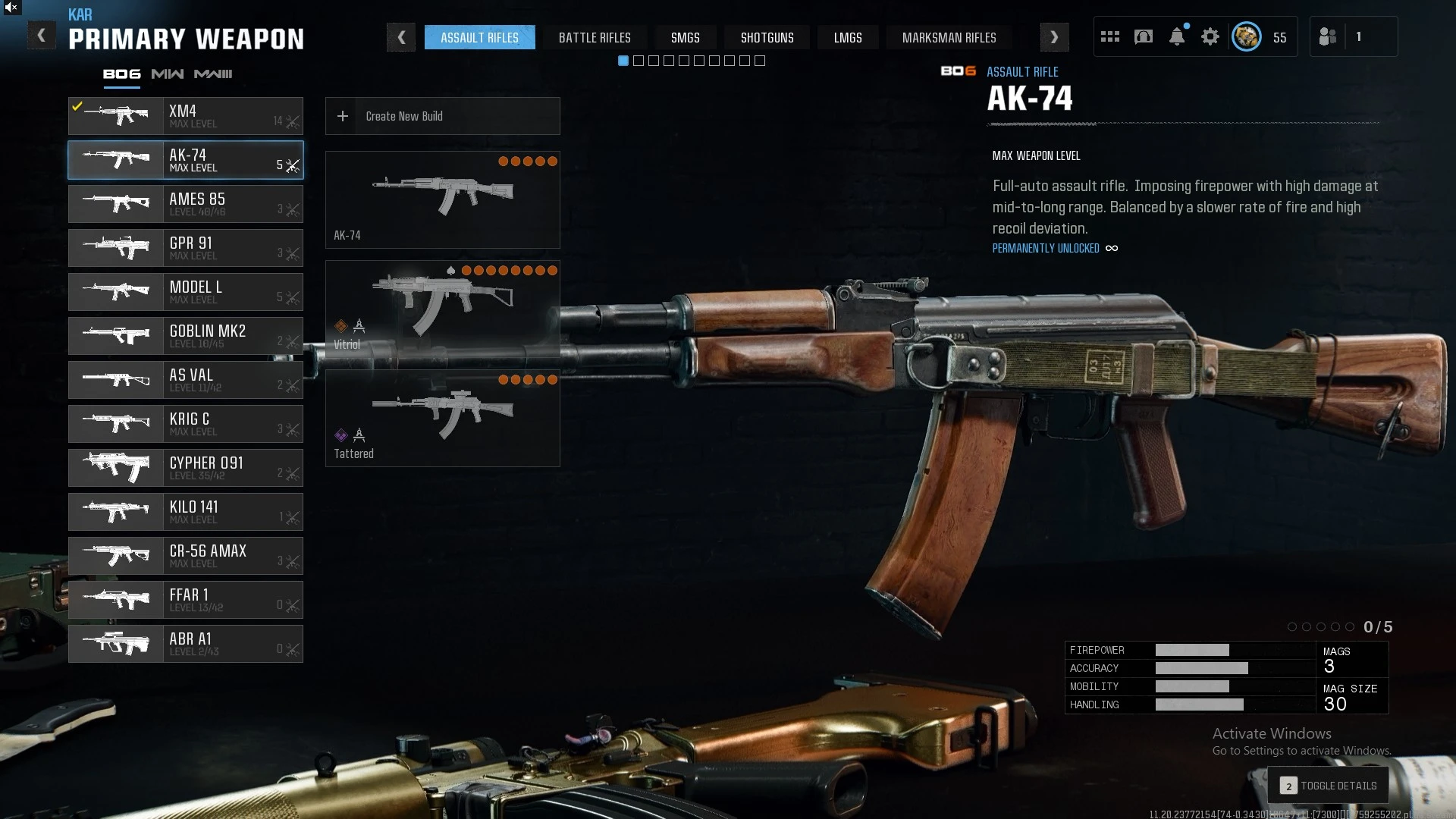This screenshot has height=819, width=1456.
Task: Create a new build
Action: 442,116
